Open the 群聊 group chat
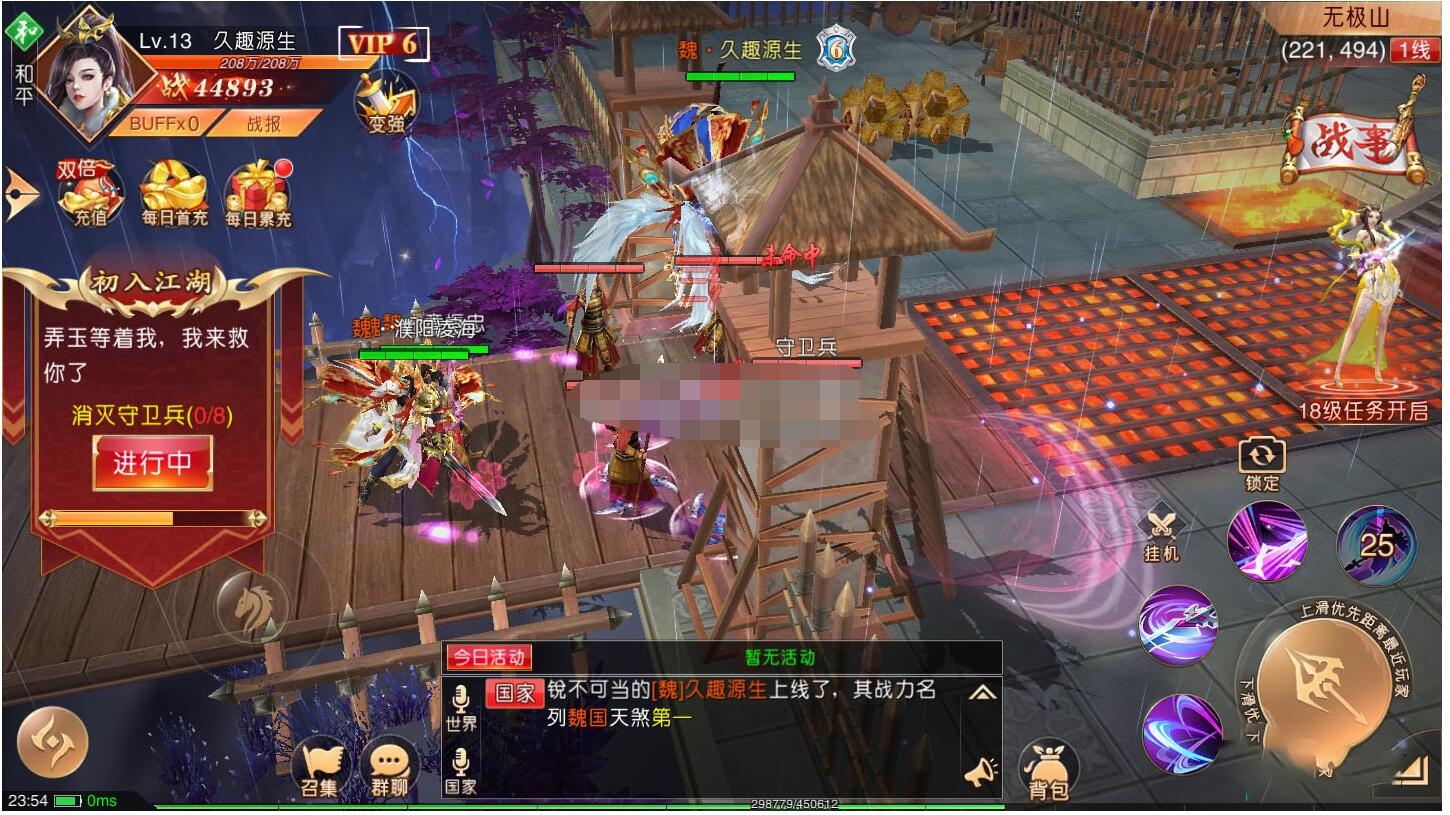The height and width of the screenshot is (815, 1450). click(389, 770)
